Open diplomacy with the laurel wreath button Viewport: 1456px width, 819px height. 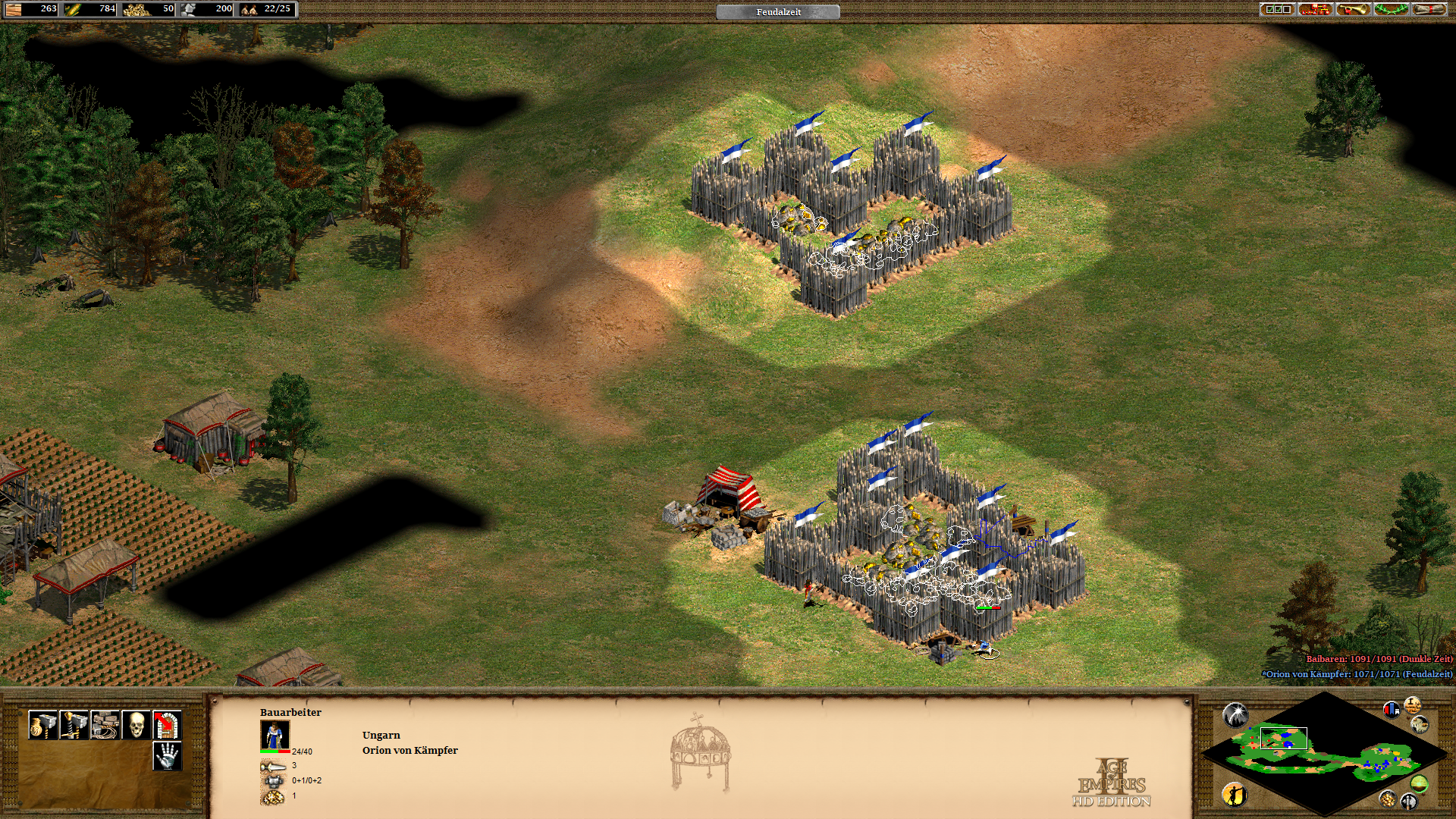pos(1392,9)
